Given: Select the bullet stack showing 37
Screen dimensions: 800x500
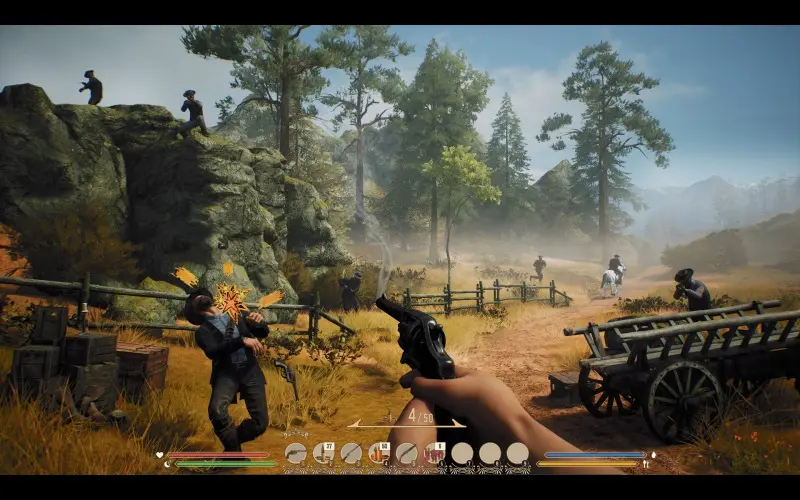Looking at the screenshot, I should (x=323, y=454).
